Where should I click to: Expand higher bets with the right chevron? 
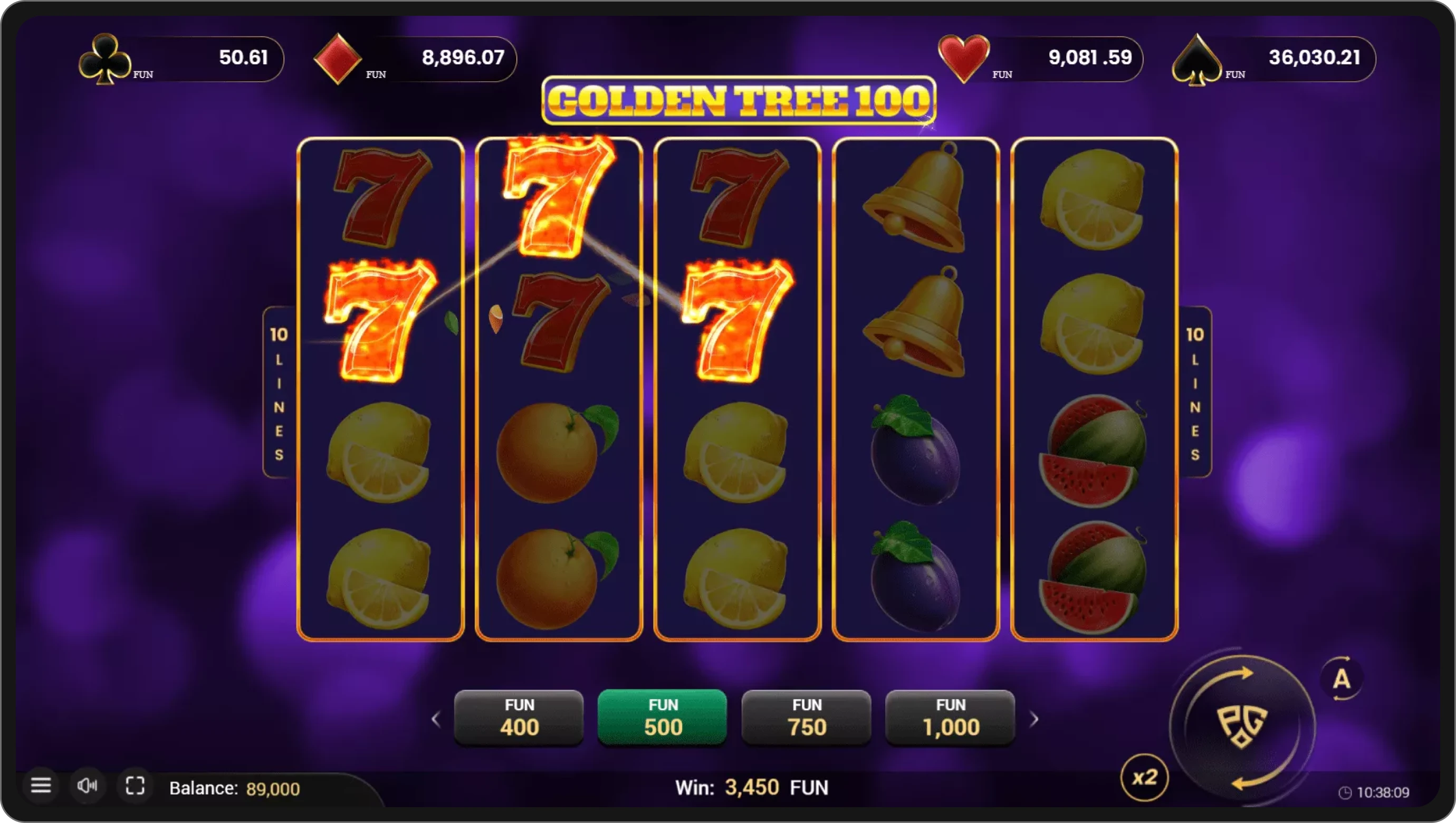(1036, 719)
